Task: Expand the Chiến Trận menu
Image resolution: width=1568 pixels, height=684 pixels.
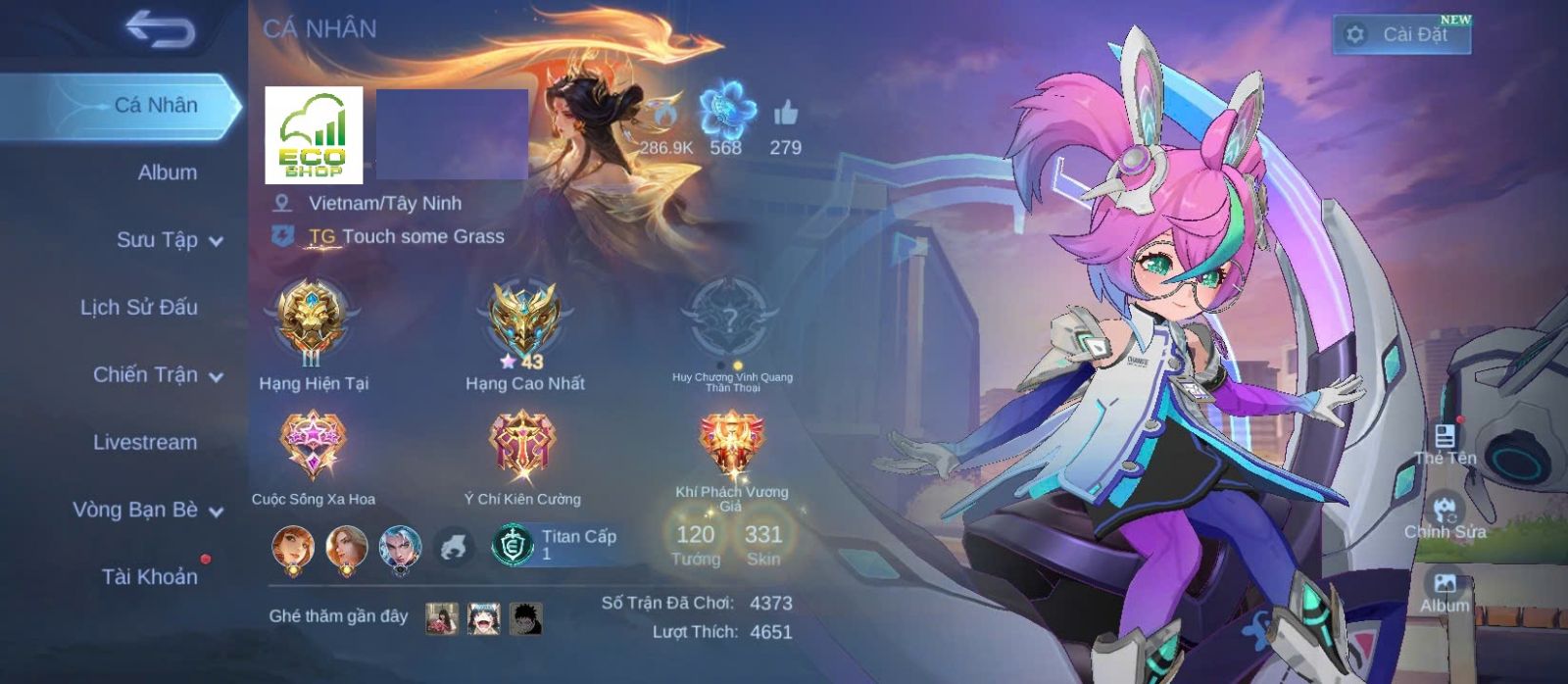Action: [x=157, y=375]
